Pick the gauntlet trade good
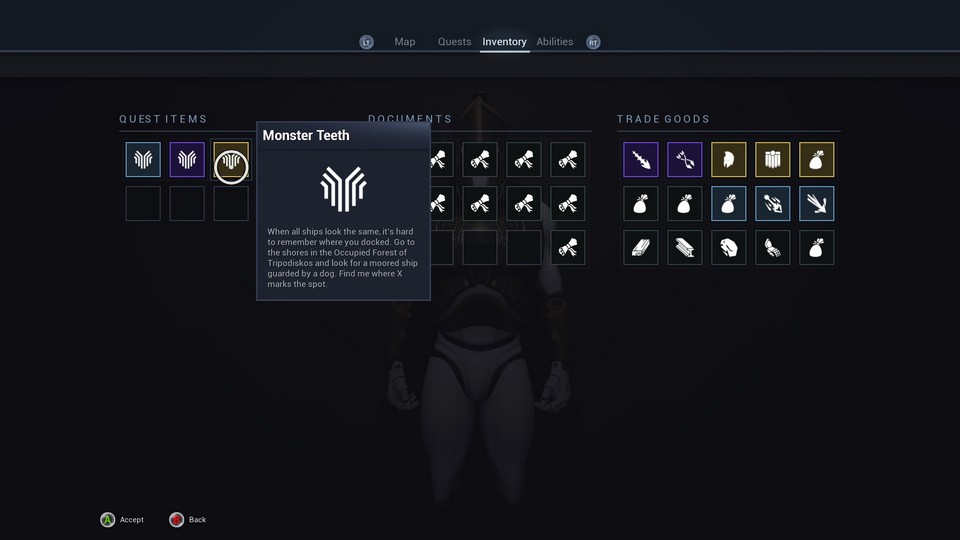Screen dimensions: 960x540 coord(773,248)
